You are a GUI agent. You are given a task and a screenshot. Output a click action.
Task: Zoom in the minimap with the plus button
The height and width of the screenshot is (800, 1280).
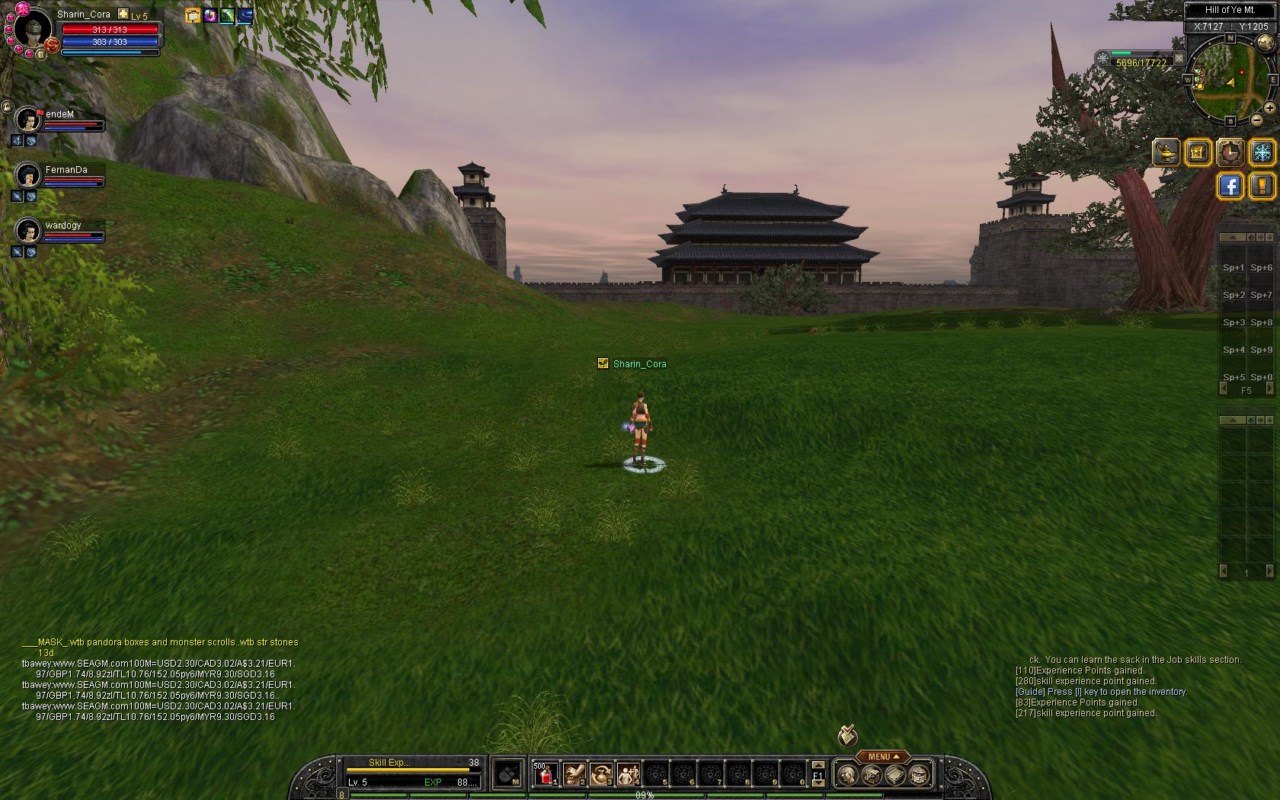1271,108
